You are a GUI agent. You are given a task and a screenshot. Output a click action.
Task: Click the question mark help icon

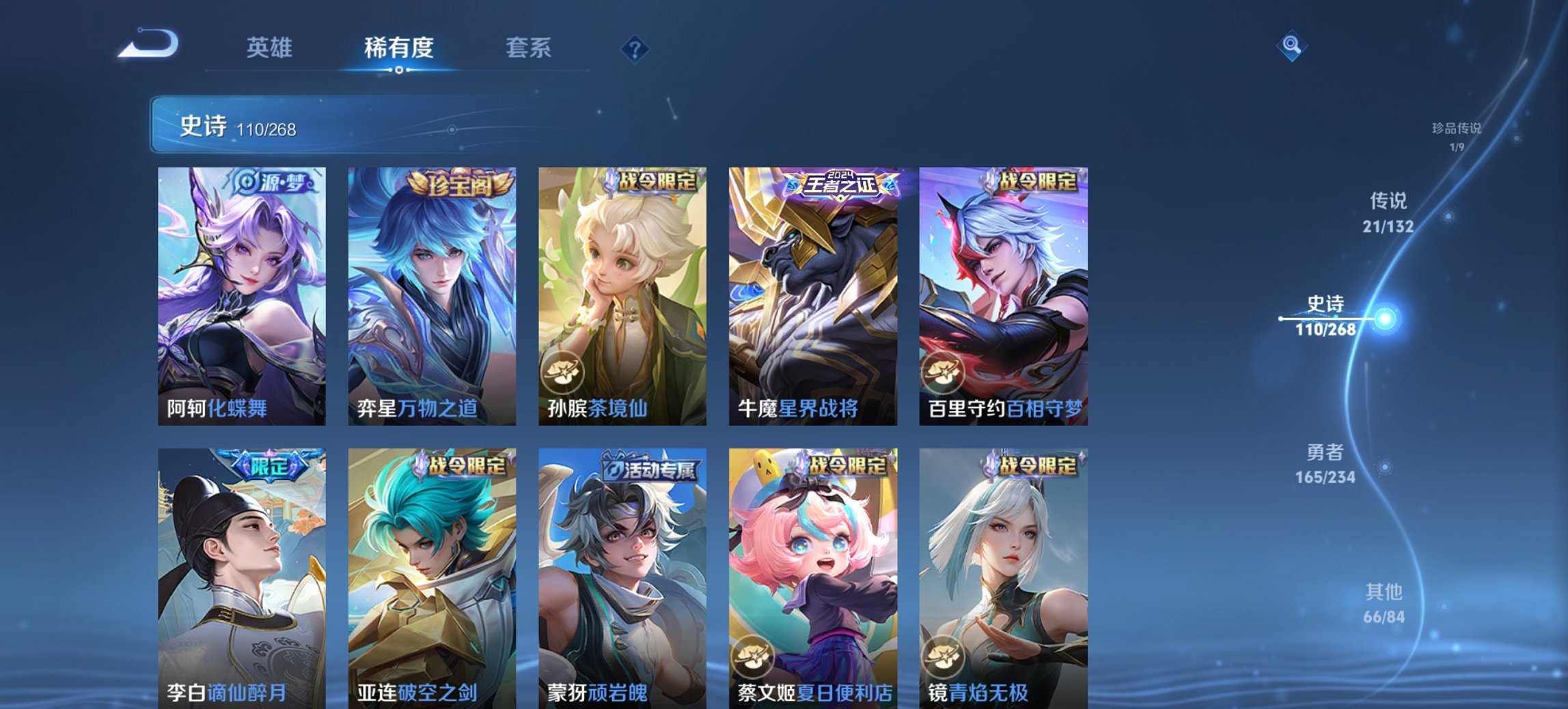(634, 48)
